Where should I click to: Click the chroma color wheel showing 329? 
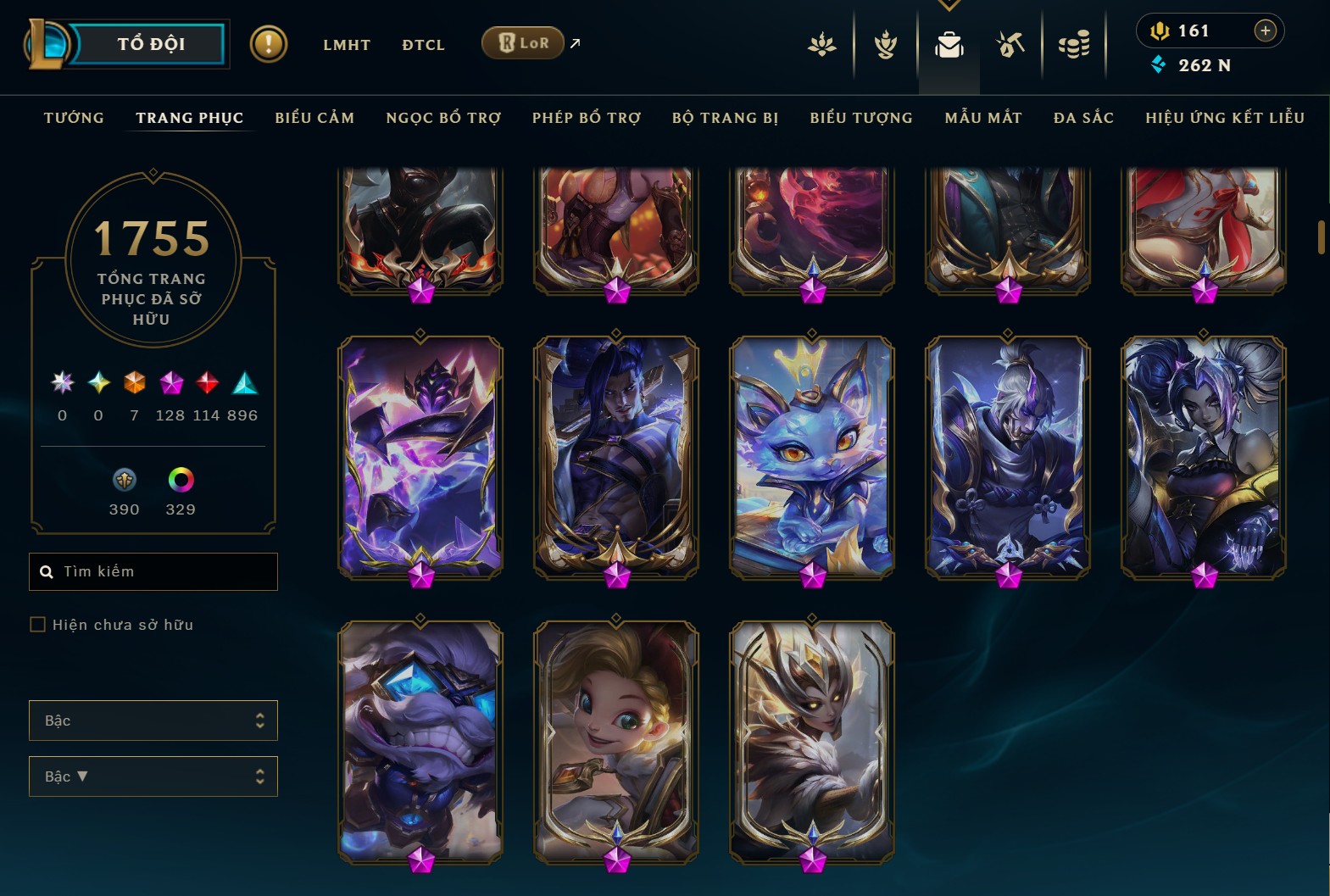coord(180,481)
